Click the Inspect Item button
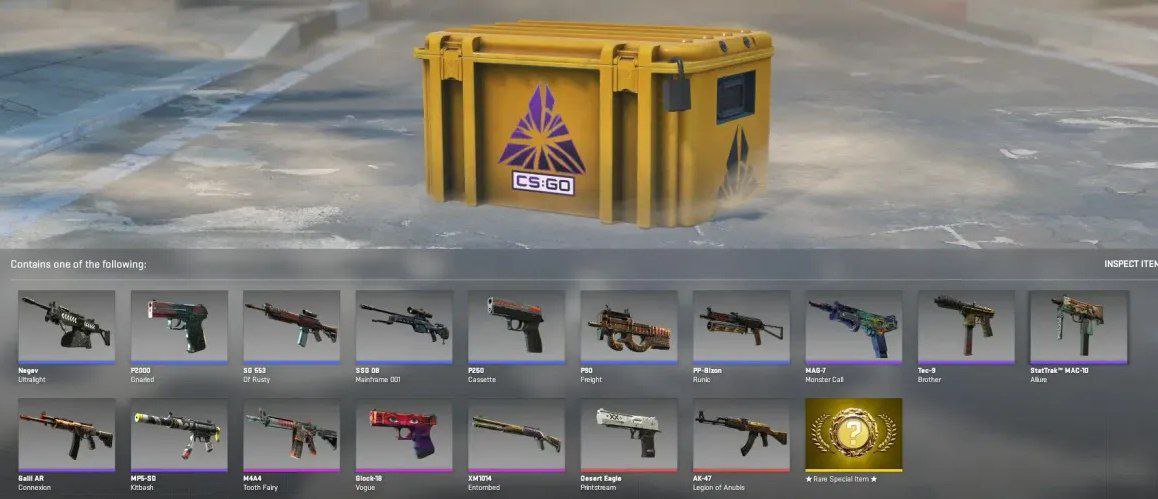 [x=1130, y=264]
